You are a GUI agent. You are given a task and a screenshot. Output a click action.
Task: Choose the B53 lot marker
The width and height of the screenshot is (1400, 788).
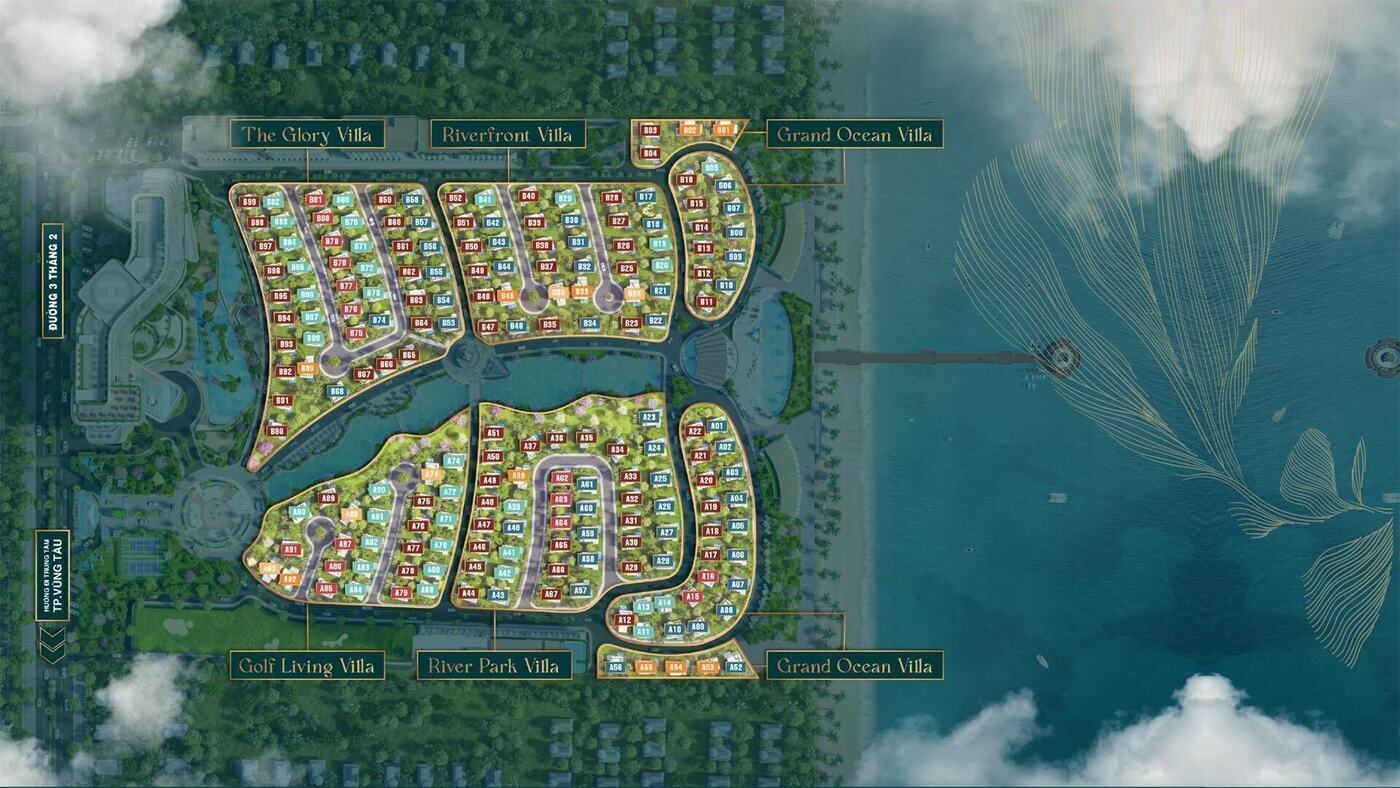click(x=448, y=323)
